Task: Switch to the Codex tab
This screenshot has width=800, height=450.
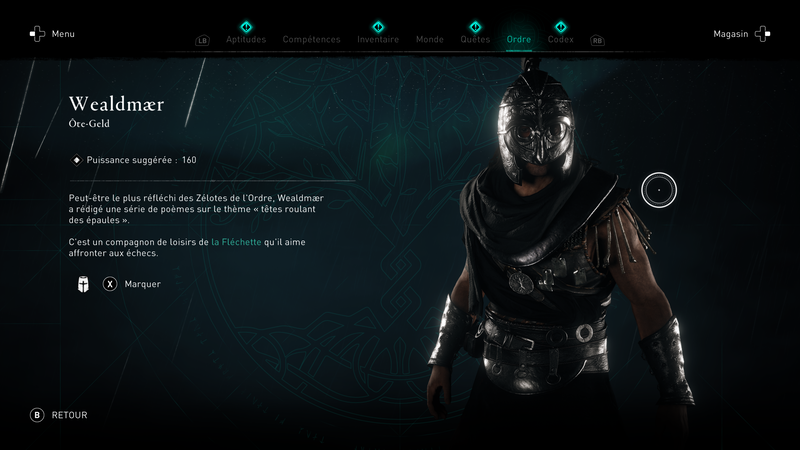Action: (x=561, y=40)
